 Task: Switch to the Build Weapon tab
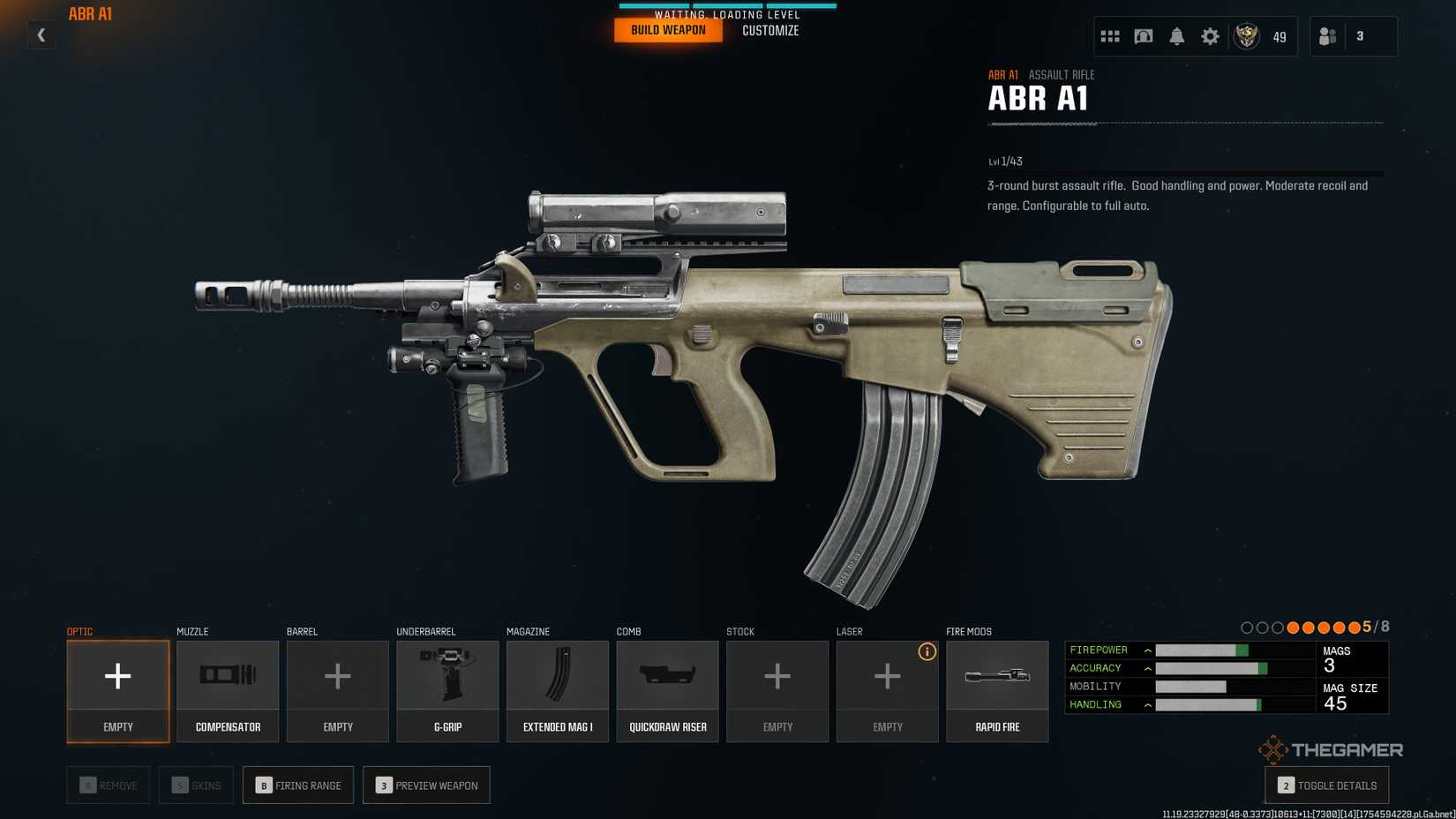click(668, 31)
